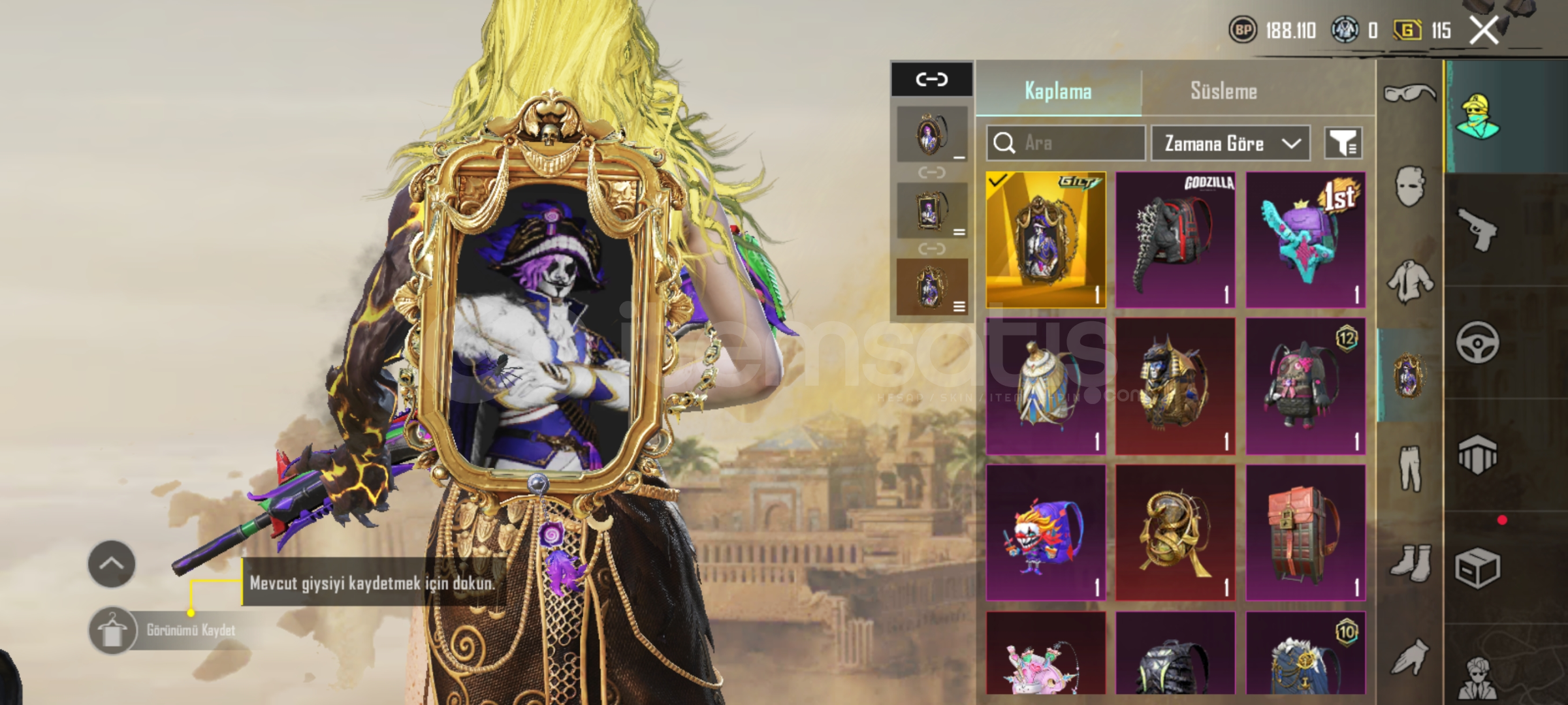Open the pants clothing category

1409,468
